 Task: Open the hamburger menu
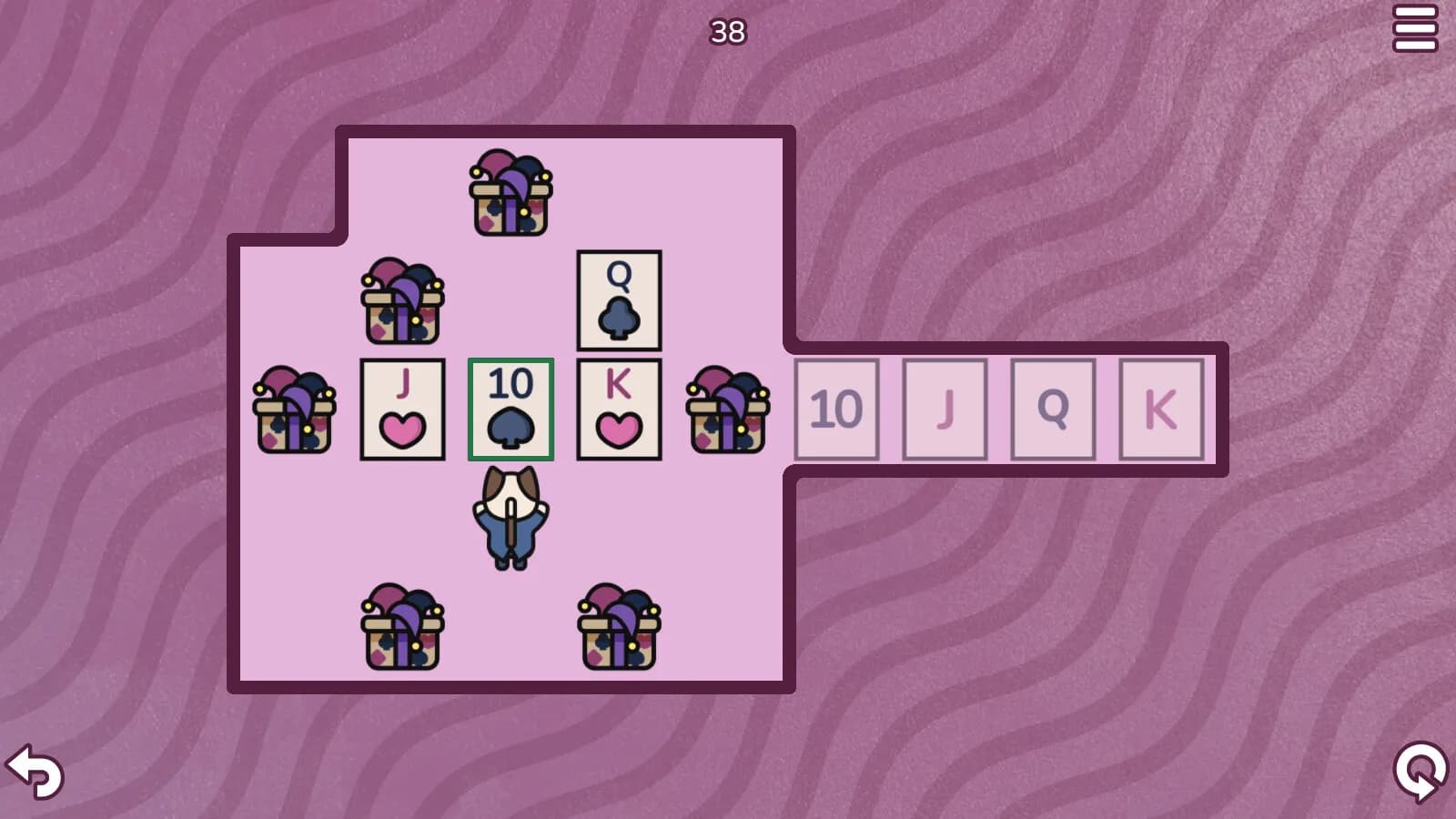pos(1416,29)
